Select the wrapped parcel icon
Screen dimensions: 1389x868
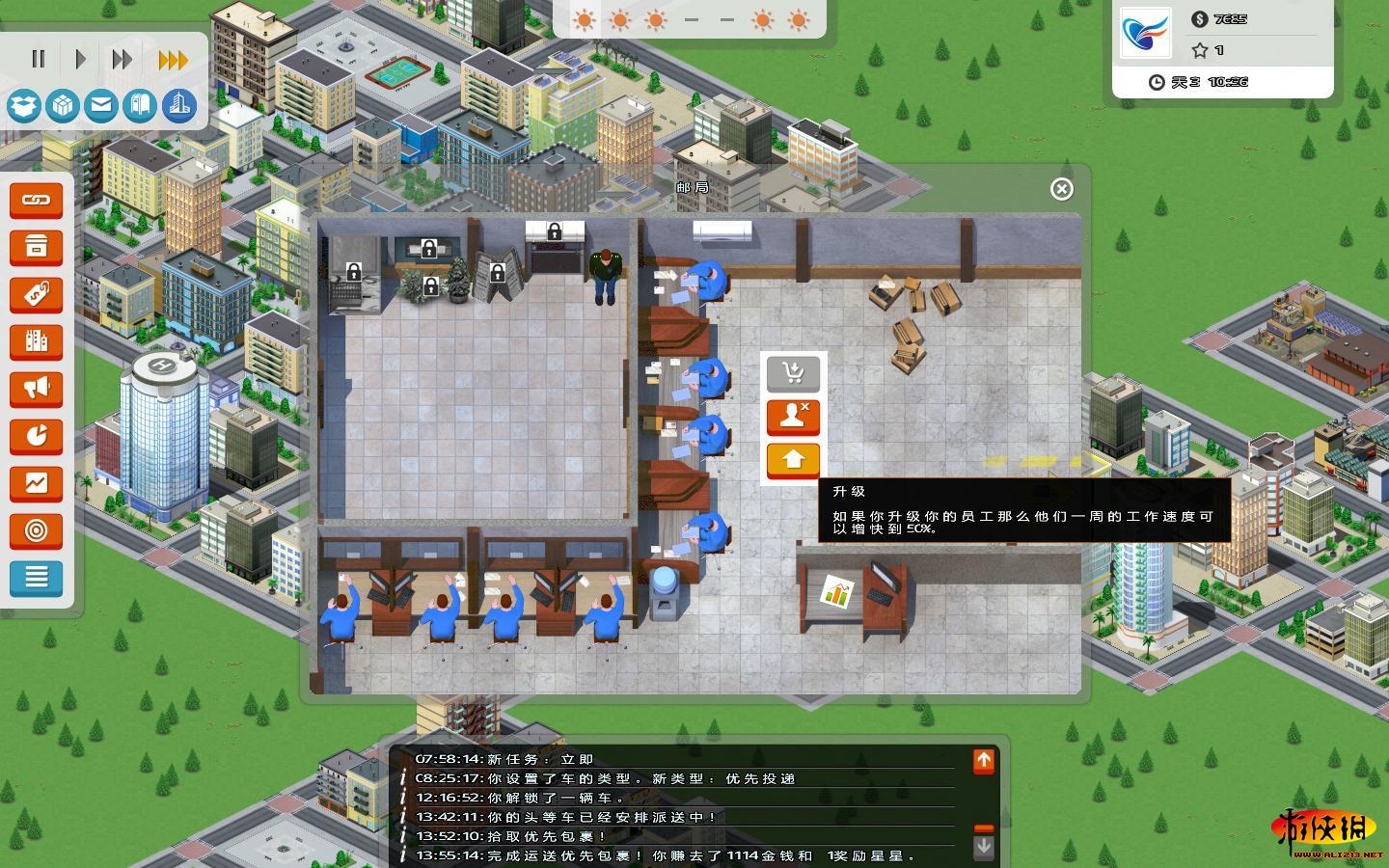(x=63, y=105)
